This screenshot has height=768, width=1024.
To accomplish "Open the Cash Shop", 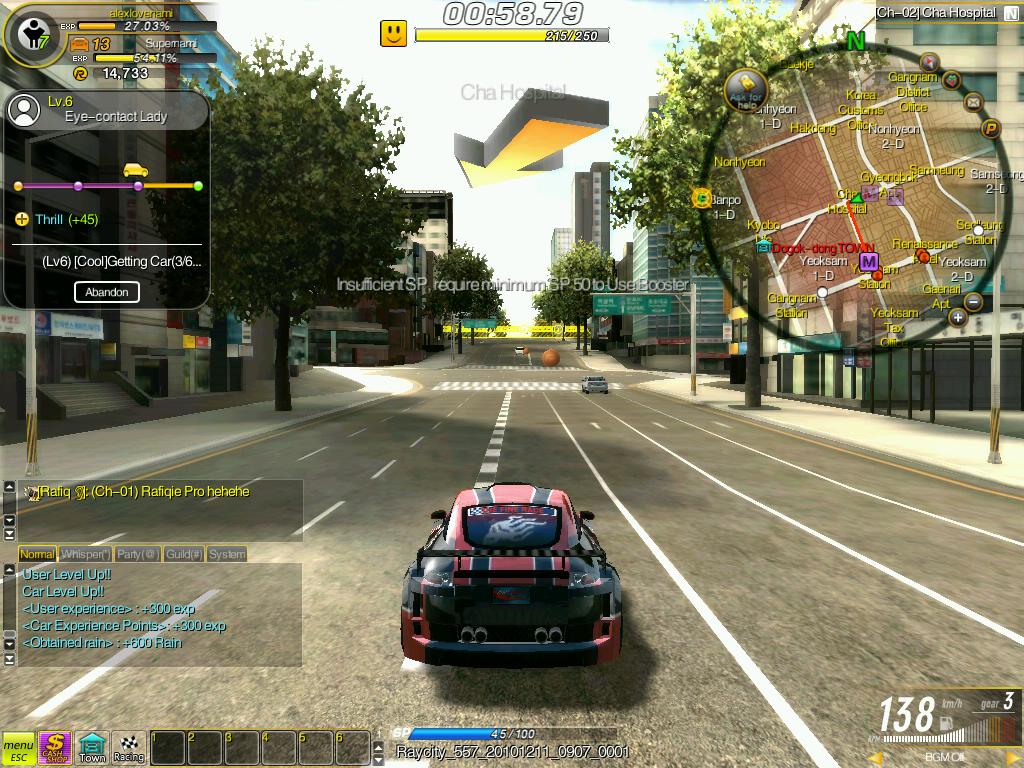I will click(x=54, y=747).
